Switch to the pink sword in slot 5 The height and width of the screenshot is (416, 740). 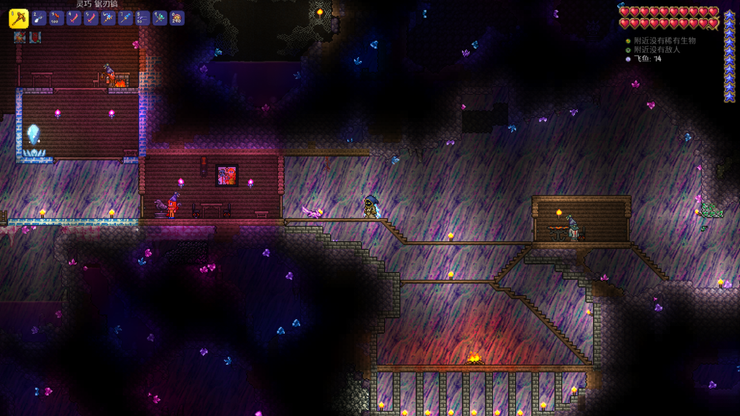(x=91, y=18)
